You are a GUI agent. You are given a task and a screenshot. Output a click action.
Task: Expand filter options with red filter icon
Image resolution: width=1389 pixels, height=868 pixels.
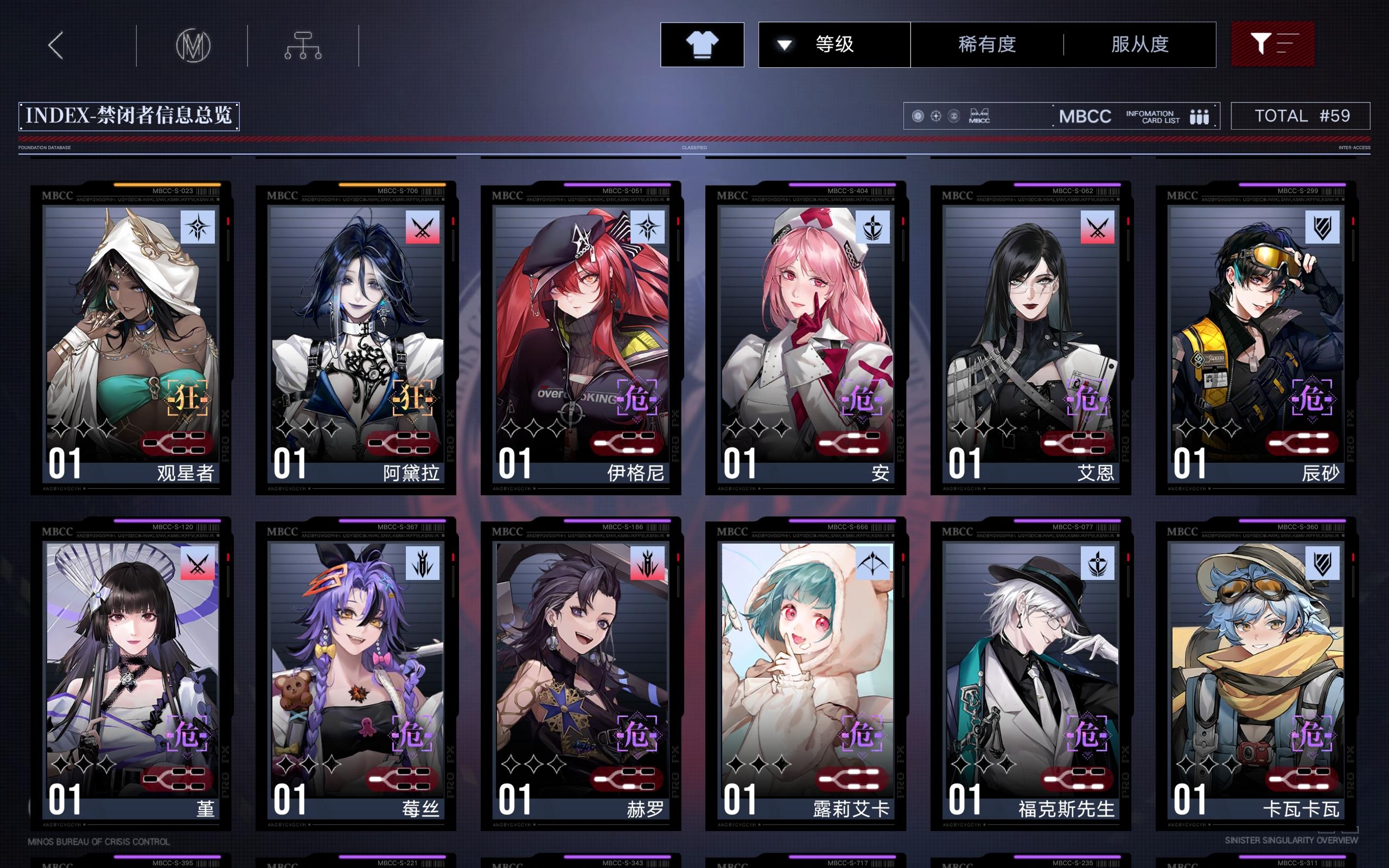(x=1273, y=44)
